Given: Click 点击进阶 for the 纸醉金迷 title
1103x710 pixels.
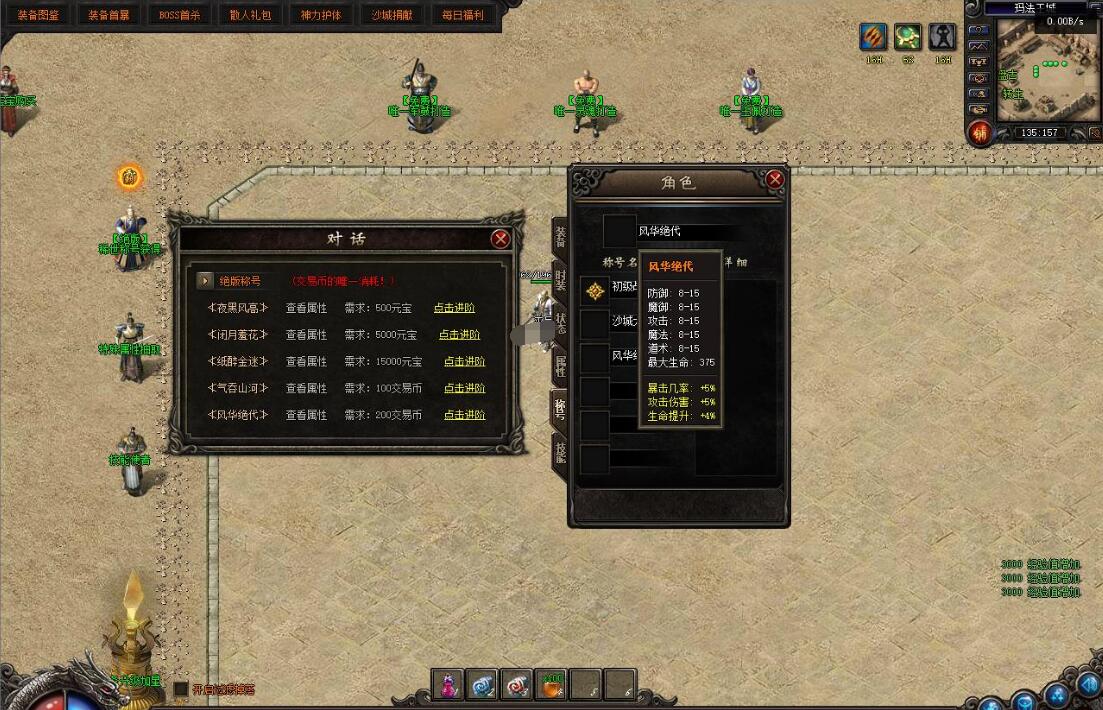Looking at the screenshot, I should [x=464, y=361].
